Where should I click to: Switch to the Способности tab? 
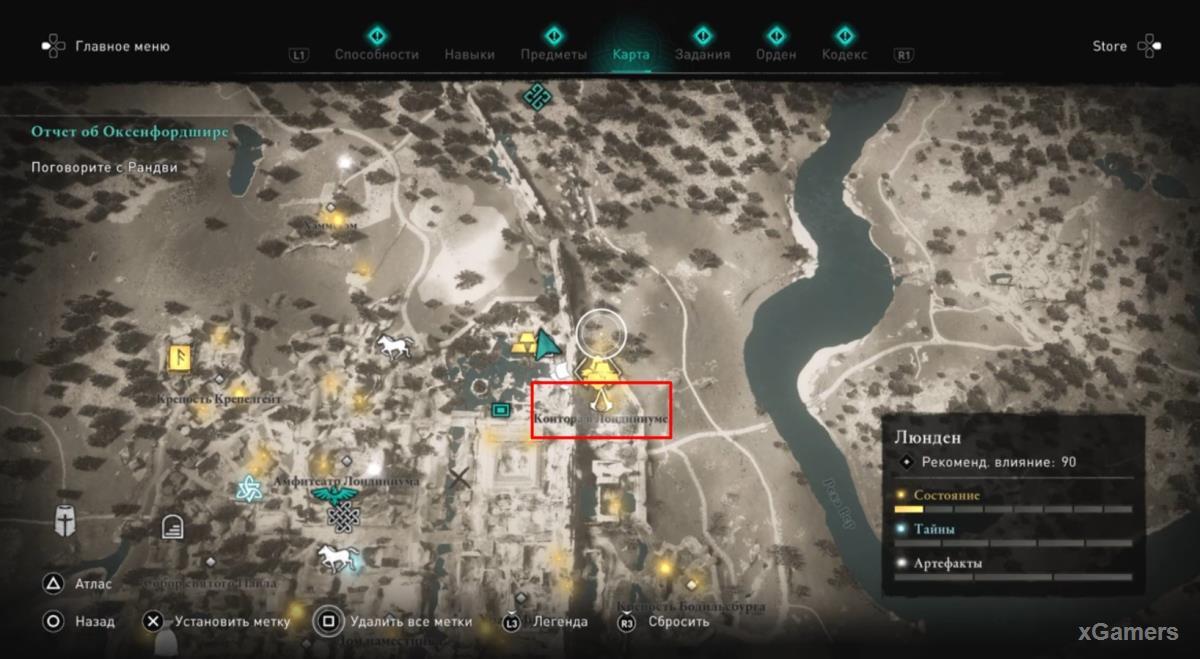376,55
